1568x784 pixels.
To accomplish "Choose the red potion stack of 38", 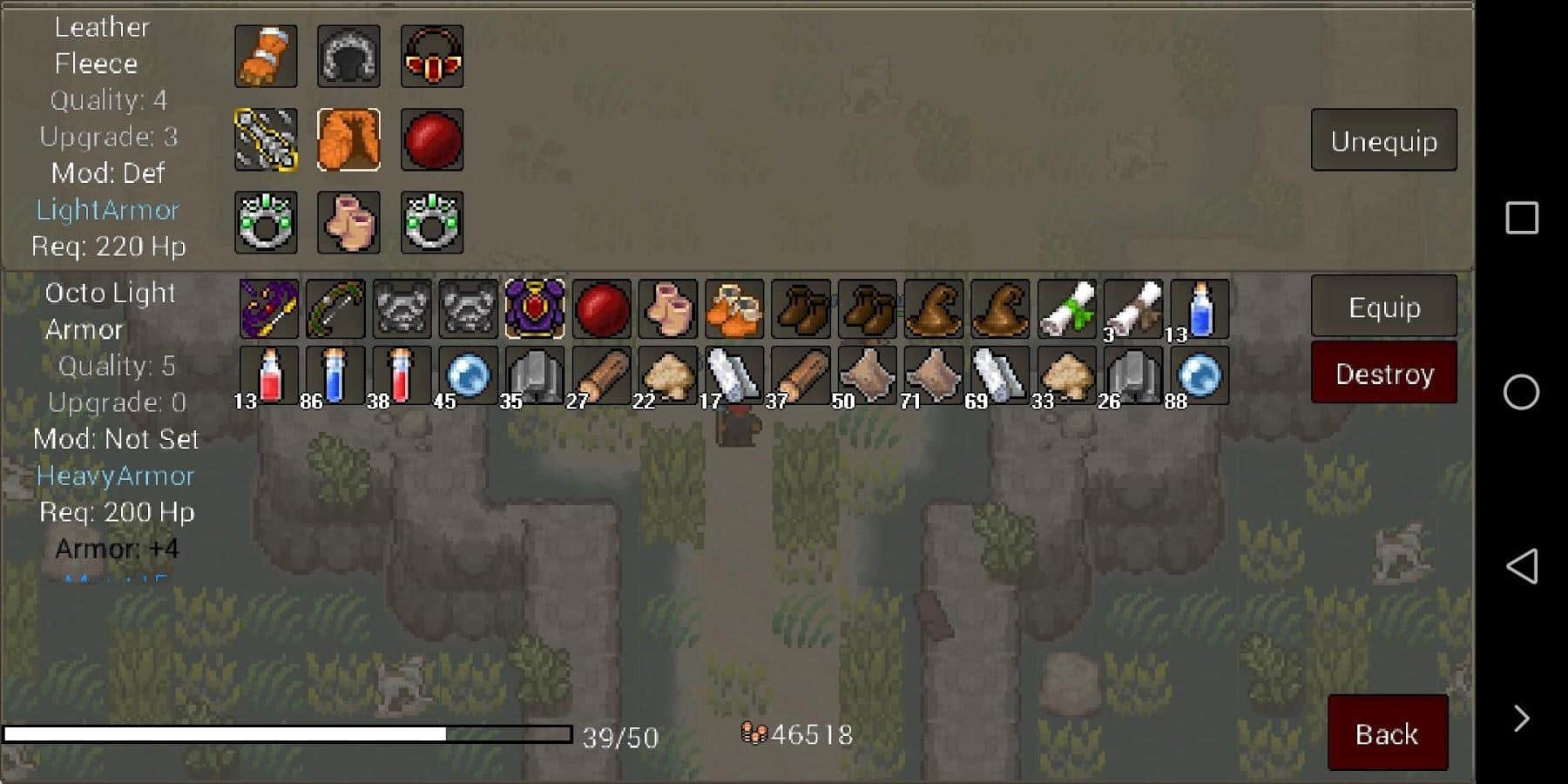I will pyautogui.click(x=402, y=375).
